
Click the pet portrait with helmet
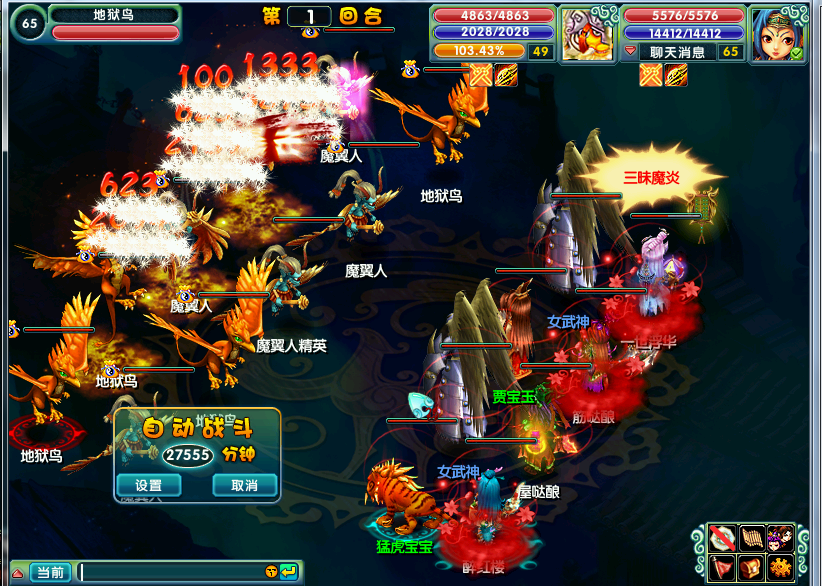(588, 35)
